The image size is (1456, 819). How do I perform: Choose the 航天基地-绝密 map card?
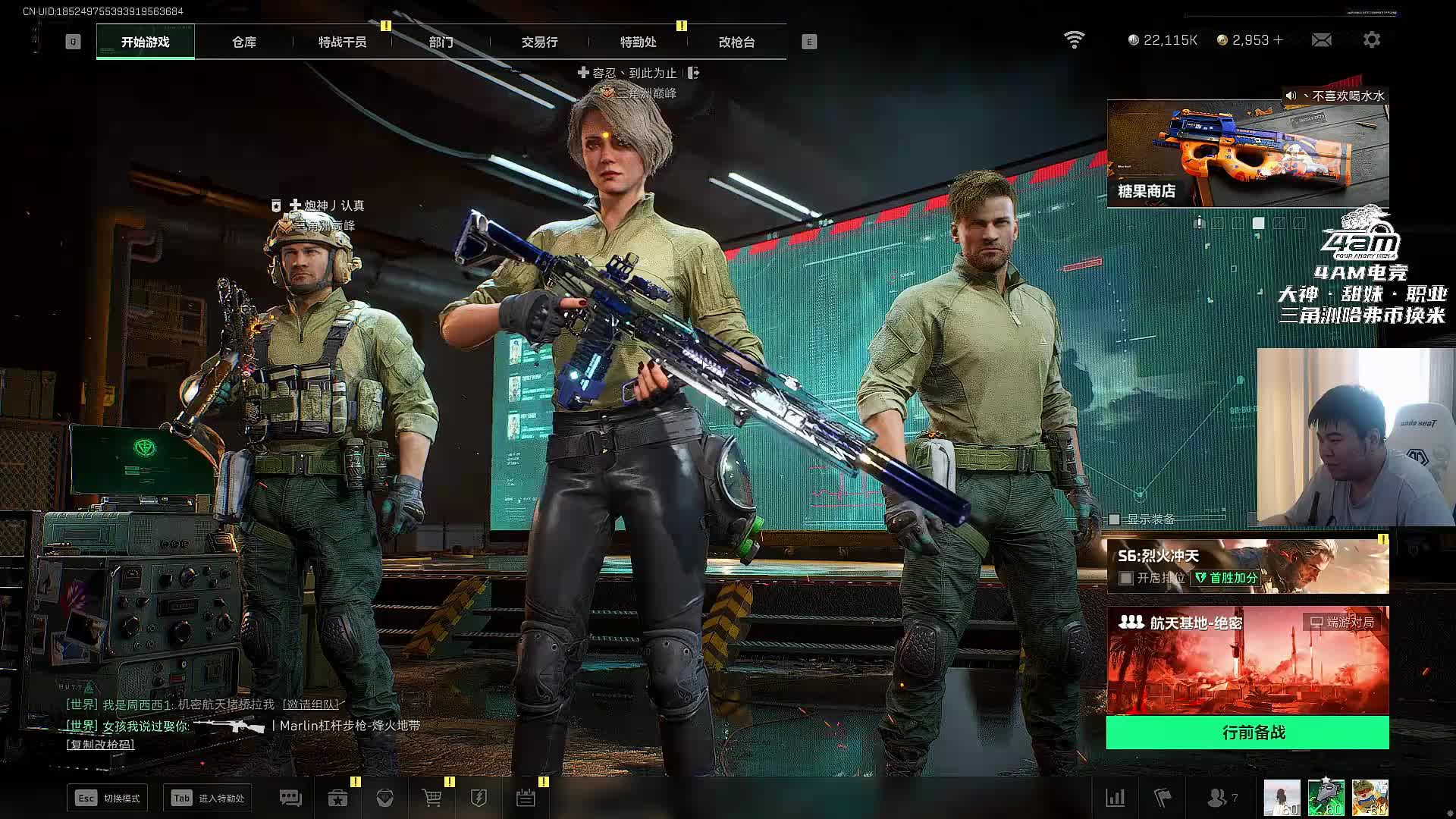[1247, 660]
